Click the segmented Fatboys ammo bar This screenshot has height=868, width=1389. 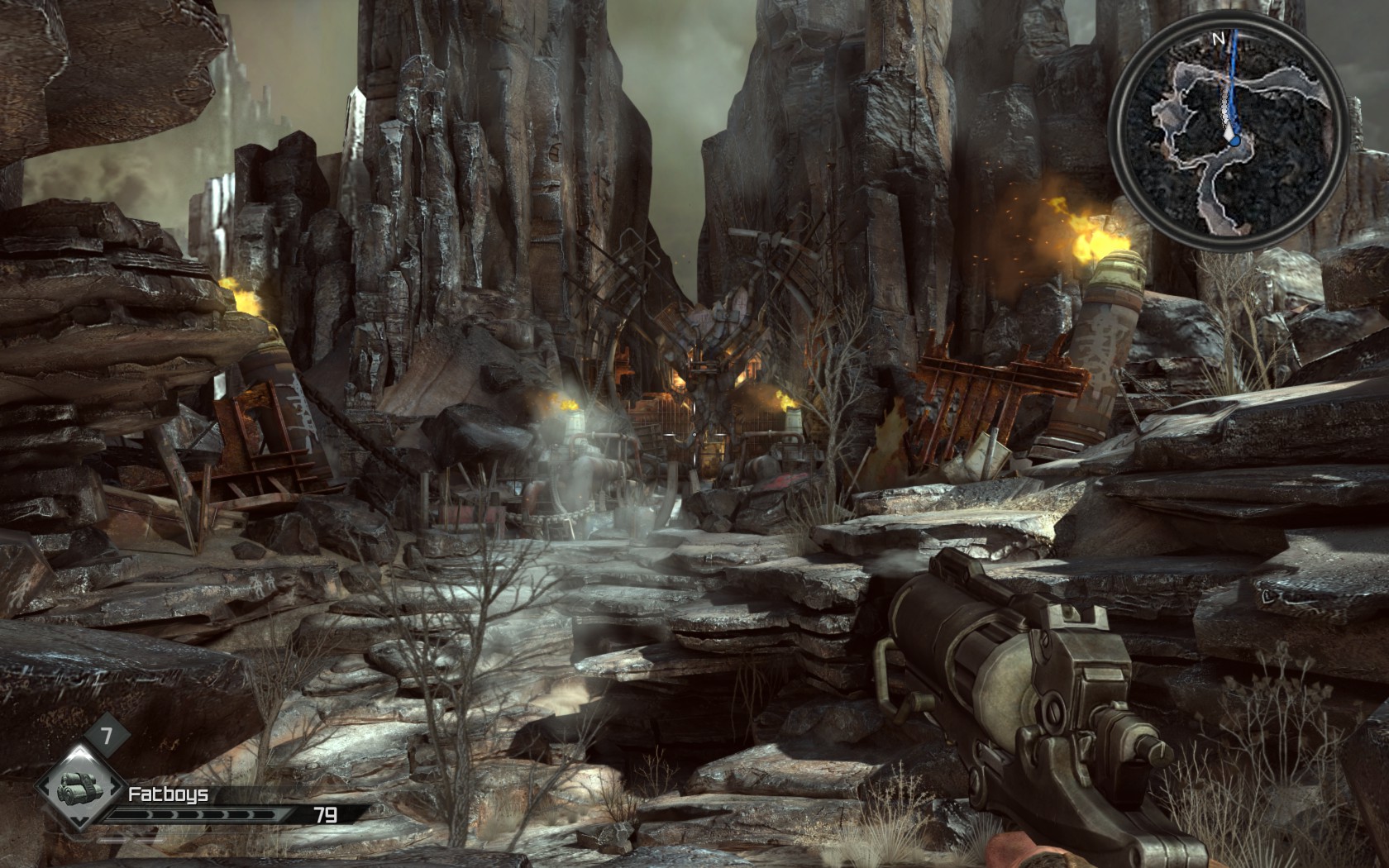198,814
